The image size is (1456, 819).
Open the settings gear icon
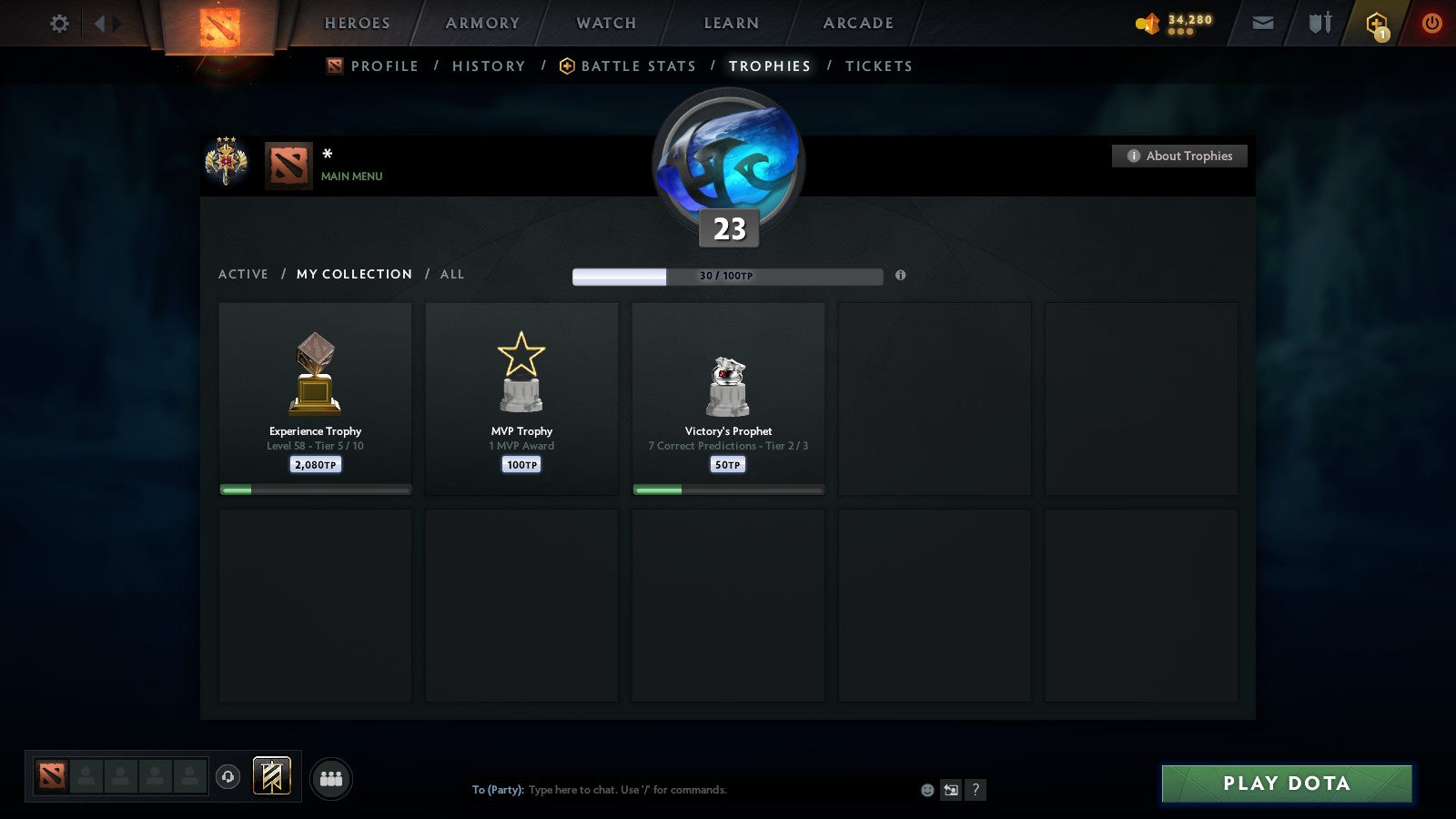tap(59, 23)
